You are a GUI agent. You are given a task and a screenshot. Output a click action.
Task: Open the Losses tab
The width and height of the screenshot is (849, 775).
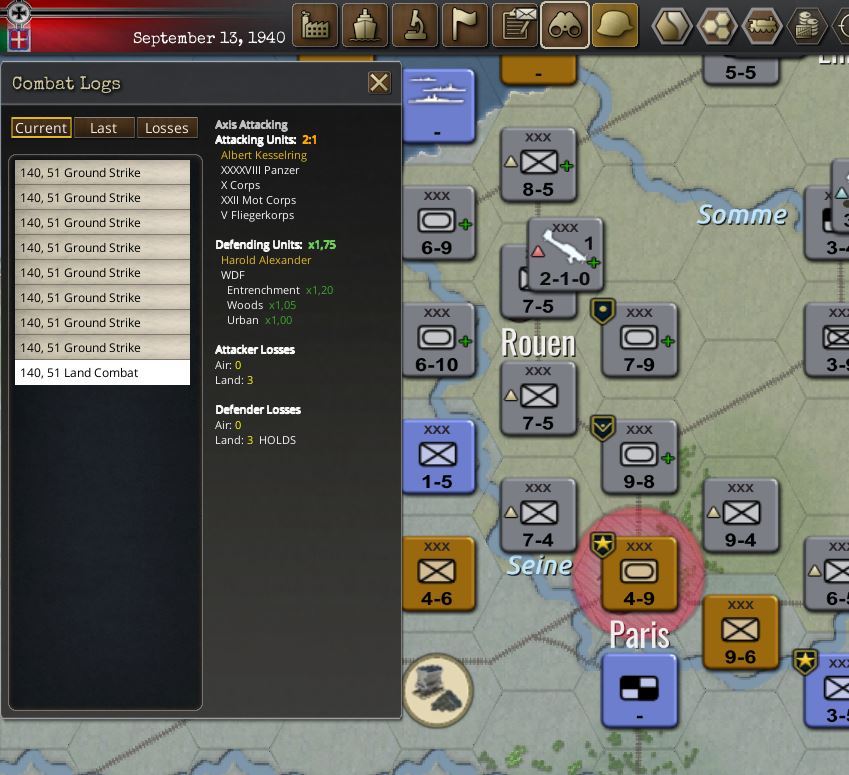point(166,128)
